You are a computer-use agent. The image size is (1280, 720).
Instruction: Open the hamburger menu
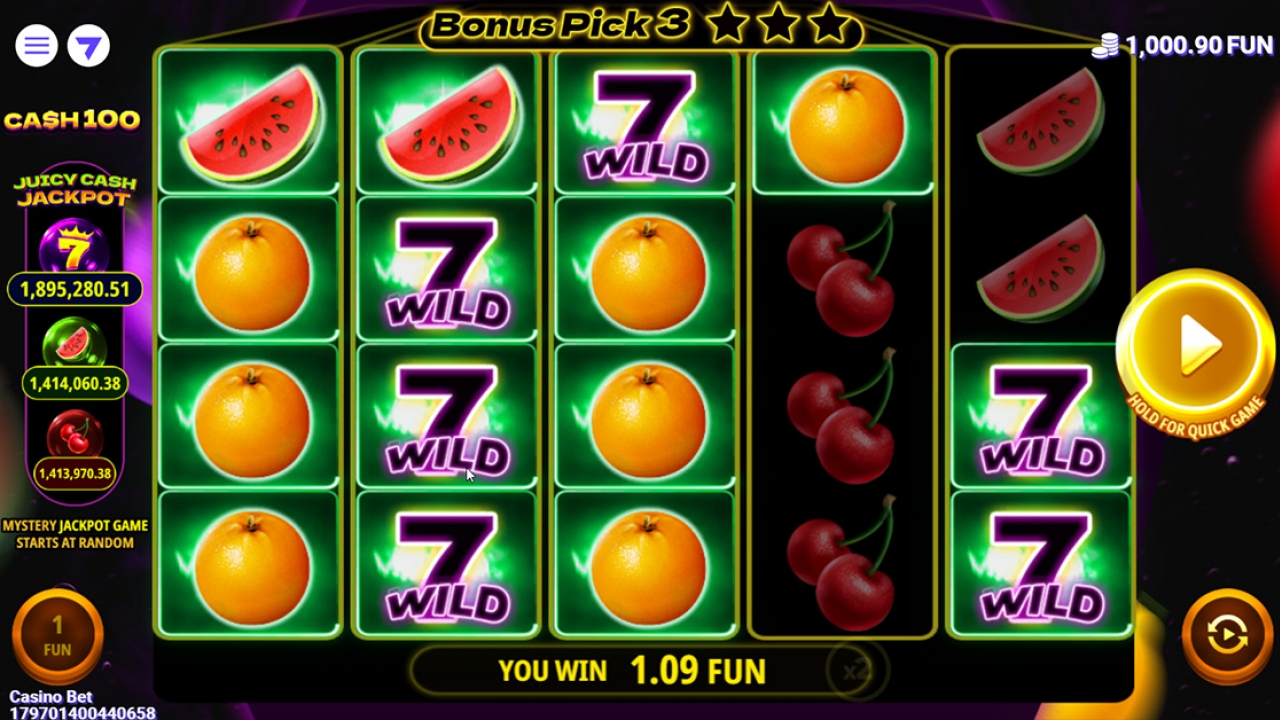pos(35,45)
